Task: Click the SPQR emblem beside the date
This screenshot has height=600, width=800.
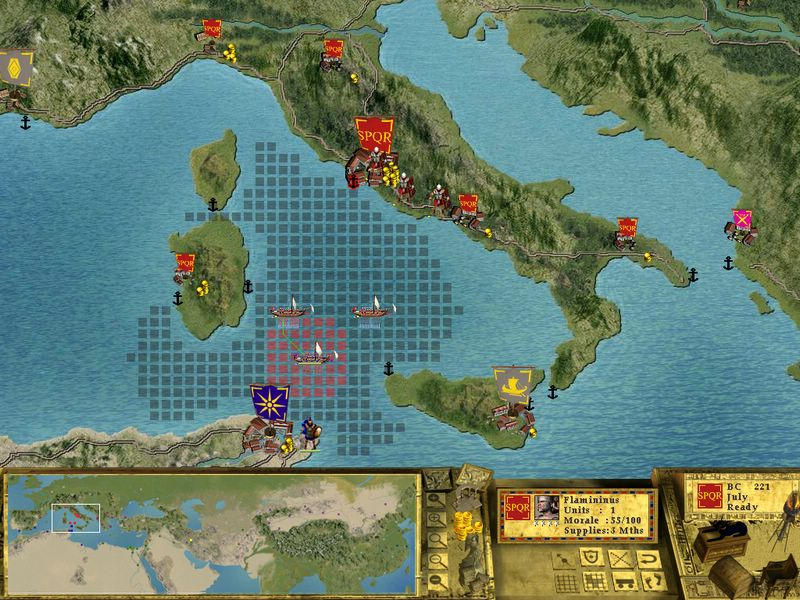Action: (x=710, y=495)
